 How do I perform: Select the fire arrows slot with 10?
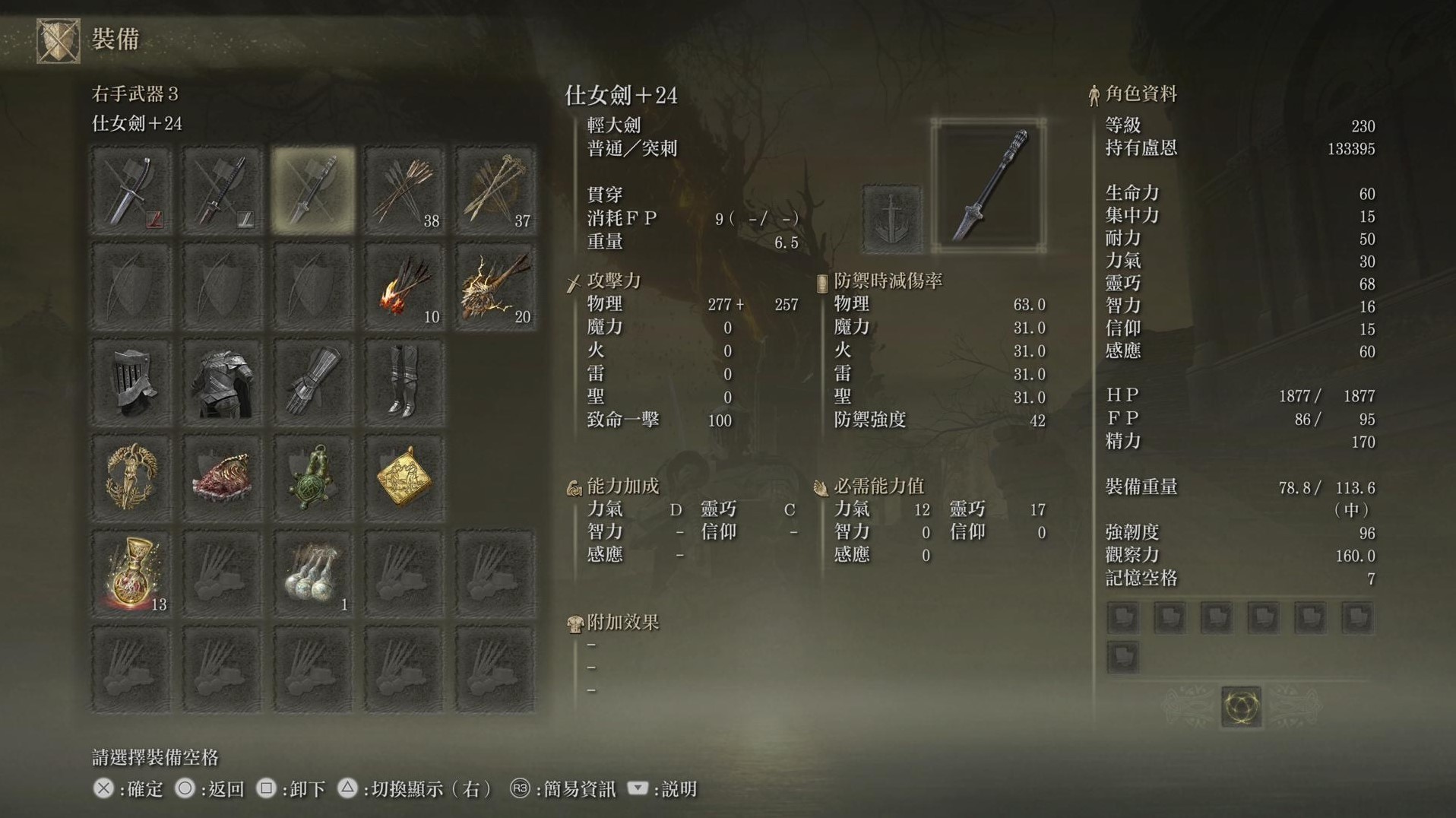[x=404, y=287]
